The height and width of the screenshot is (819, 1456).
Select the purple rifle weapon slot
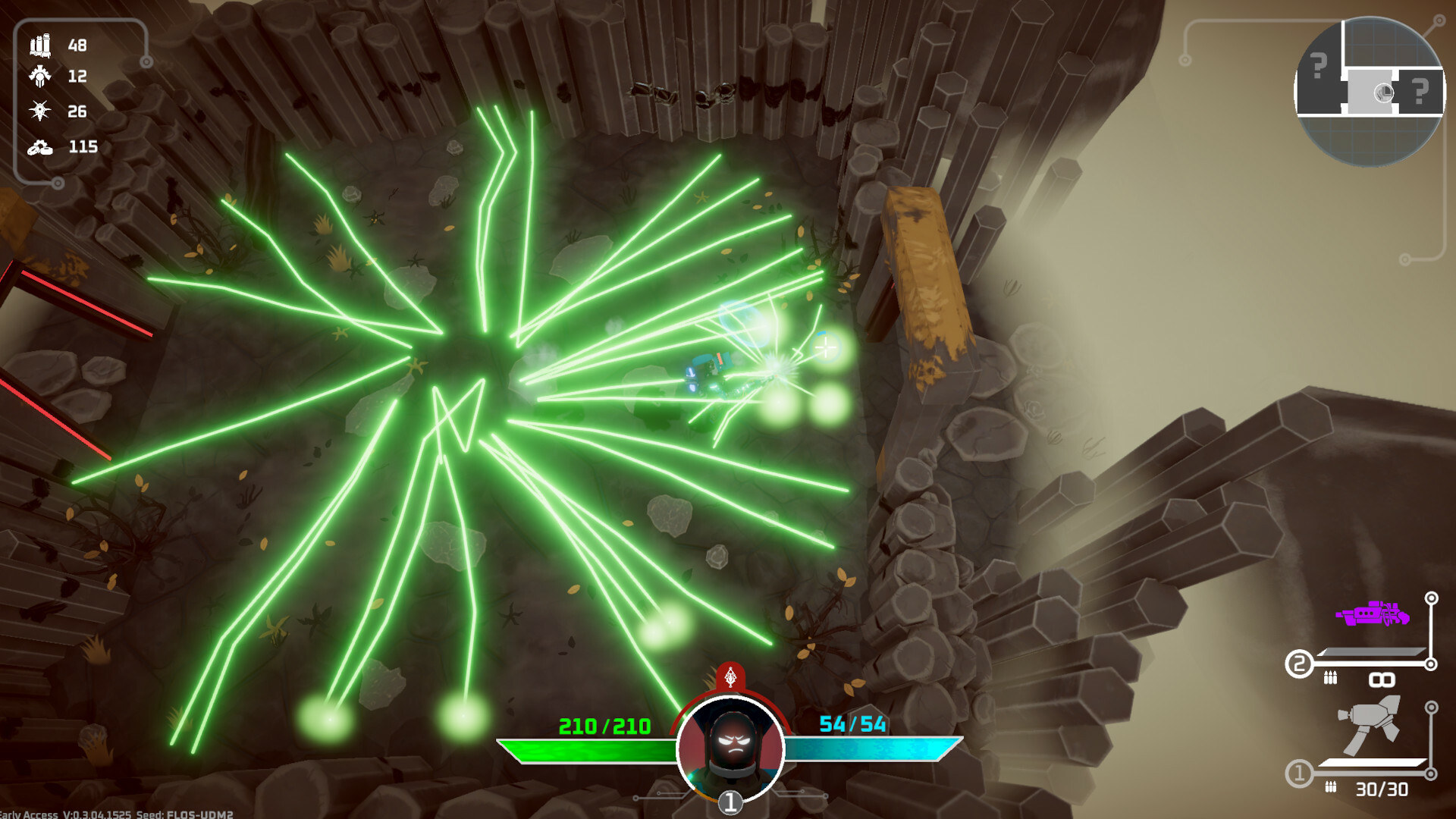[x=1373, y=613]
